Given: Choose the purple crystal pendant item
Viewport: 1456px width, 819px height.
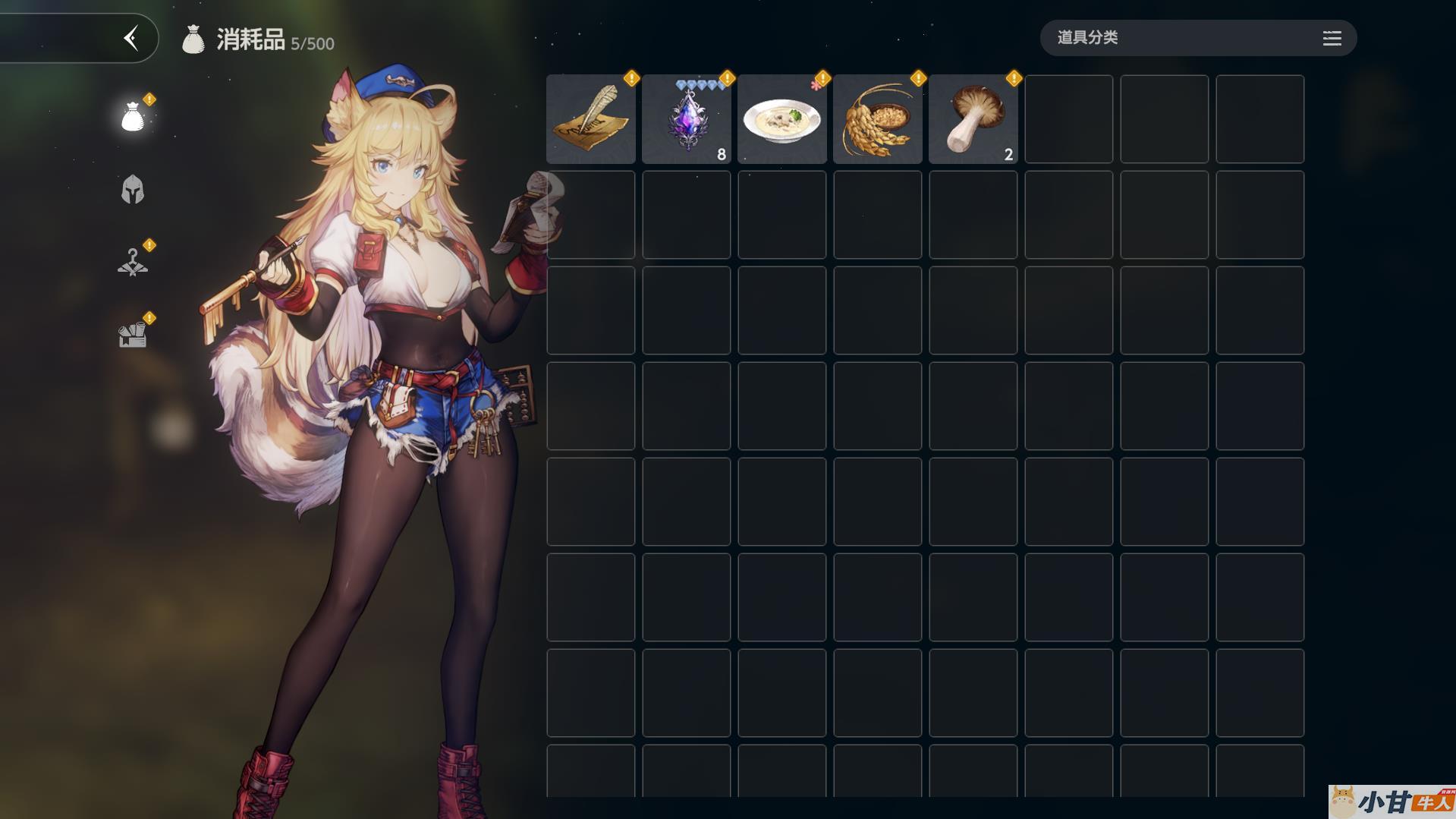Looking at the screenshot, I should tap(687, 119).
